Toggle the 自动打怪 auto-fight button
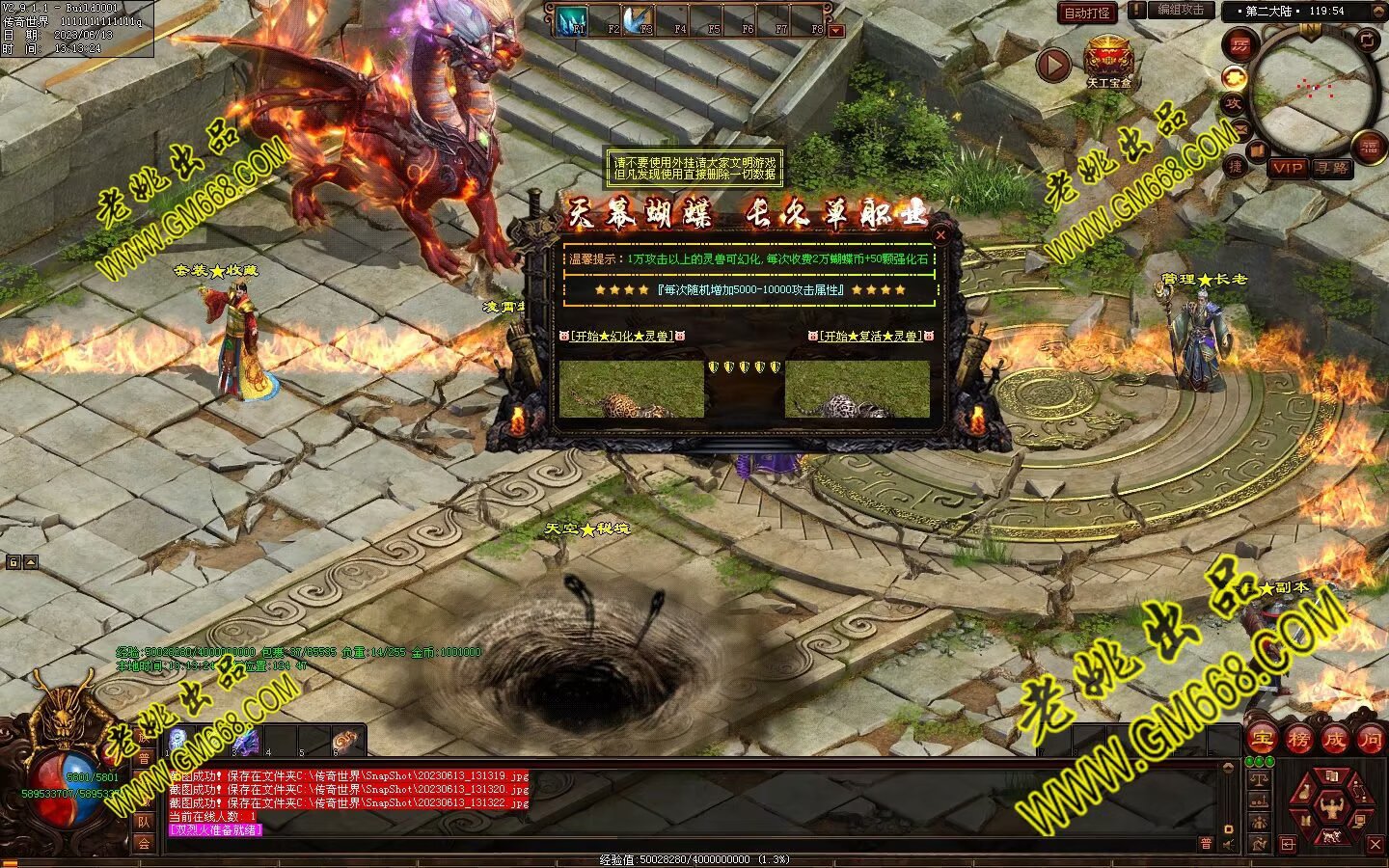Image resolution: width=1389 pixels, height=868 pixels. point(1087,13)
